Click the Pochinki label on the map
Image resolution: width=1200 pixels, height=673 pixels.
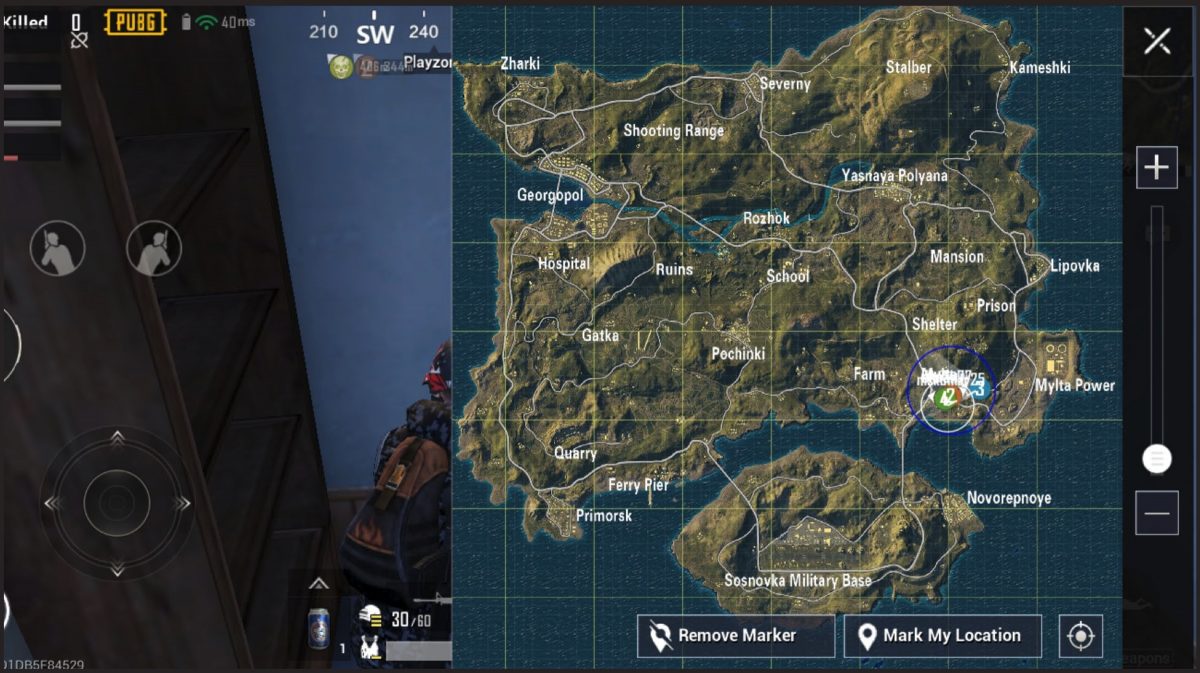coord(738,354)
